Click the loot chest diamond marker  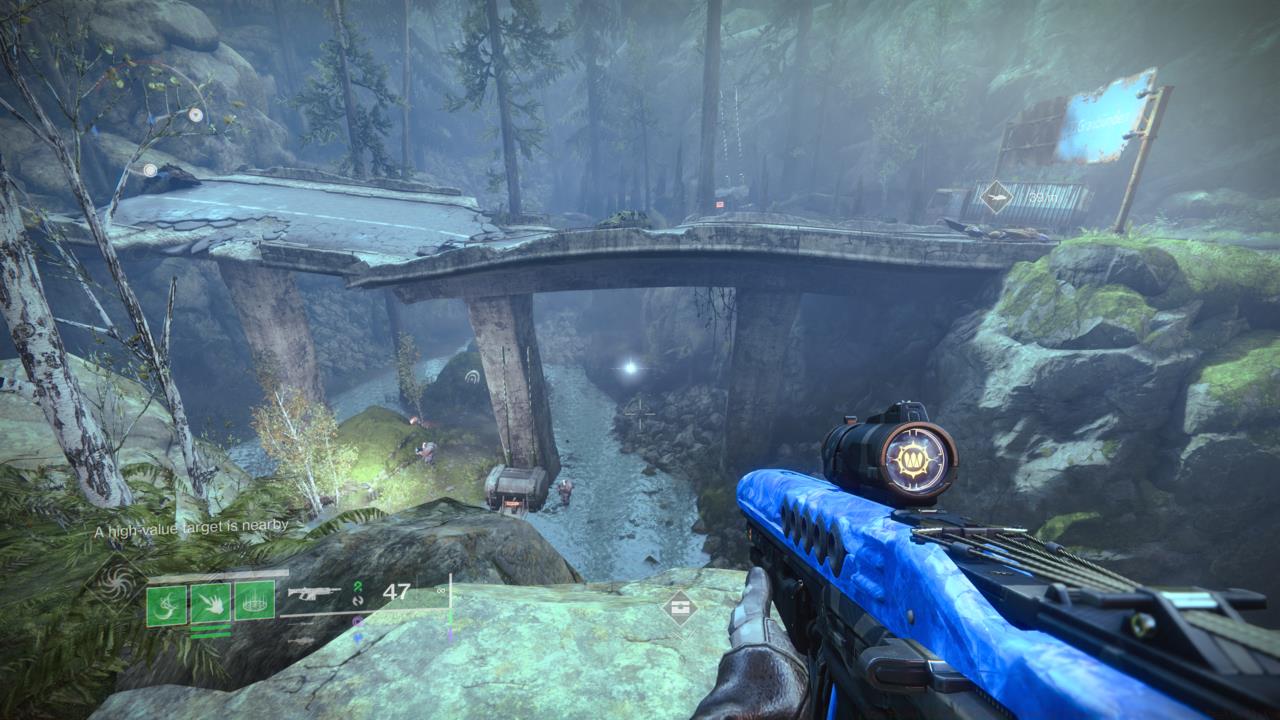[680, 607]
